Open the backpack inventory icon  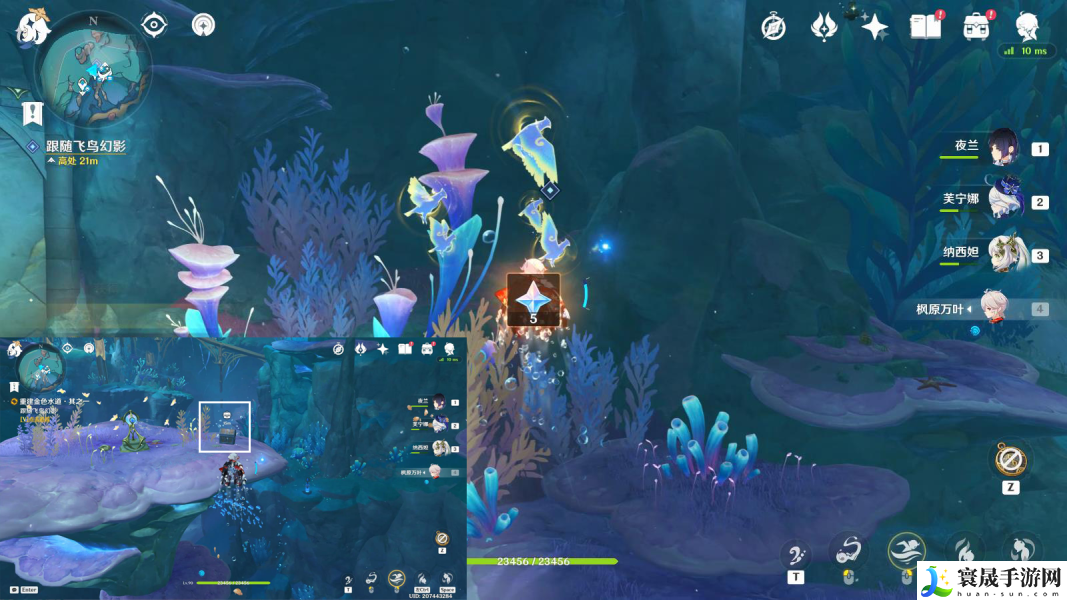coord(976,27)
